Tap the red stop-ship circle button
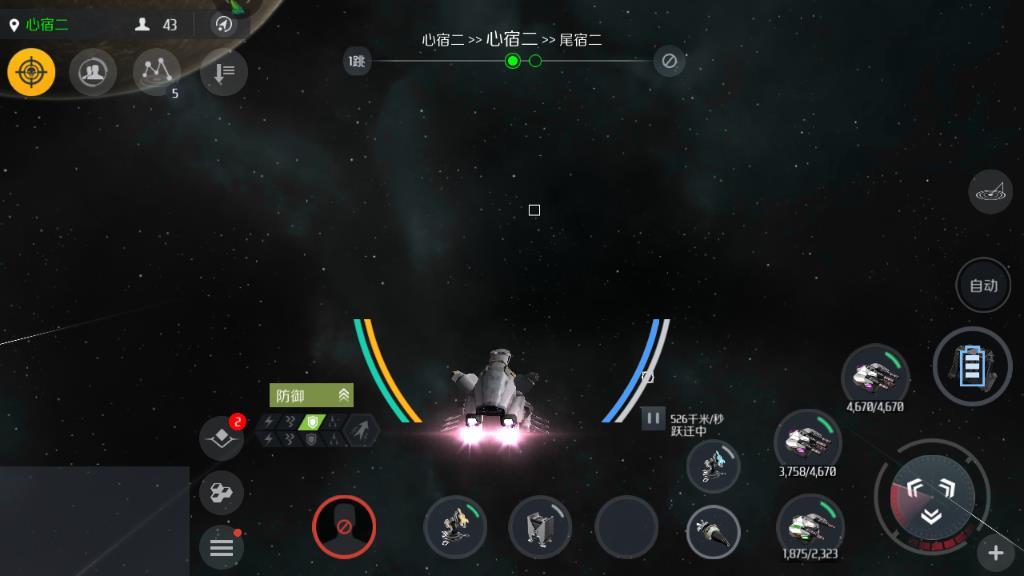 coord(343,526)
